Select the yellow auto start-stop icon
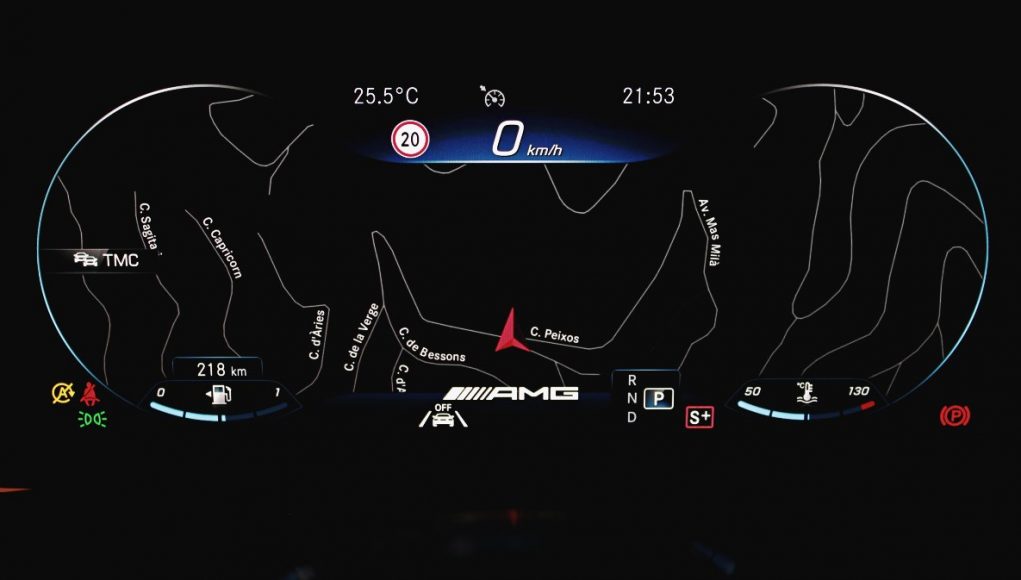Screen dimensions: 1021x580 [x=63, y=393]
